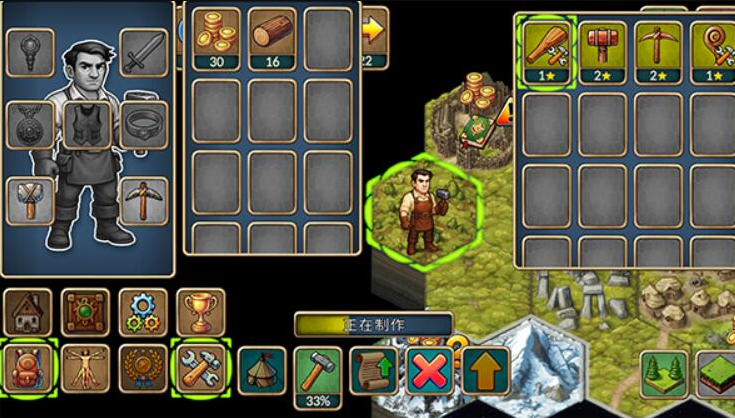This screenshot has width=735, height=418.
Task: Select the wood log inventory slot
Action: point(272,38)
